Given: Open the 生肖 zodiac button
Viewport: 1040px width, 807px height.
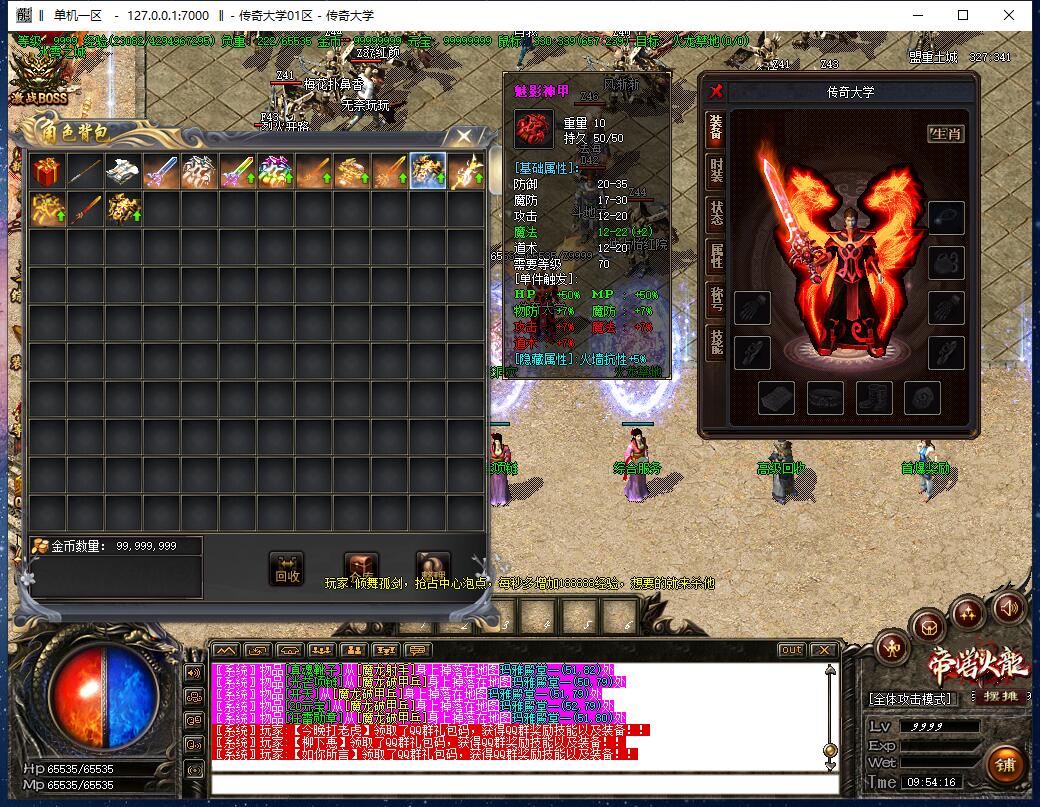Looking at the screenshot, I should (945, 134).
